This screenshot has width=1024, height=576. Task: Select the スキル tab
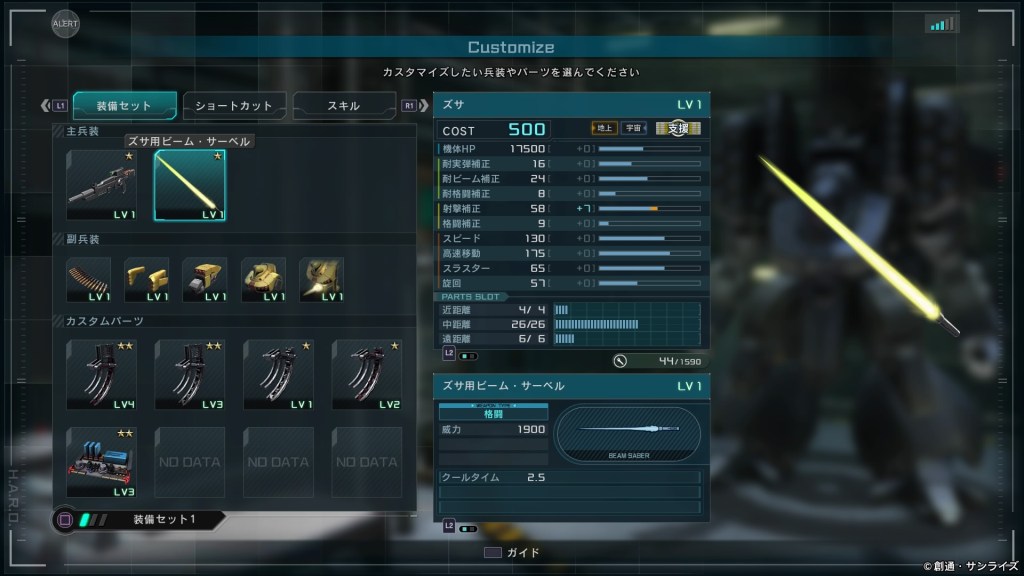[344, 105]
